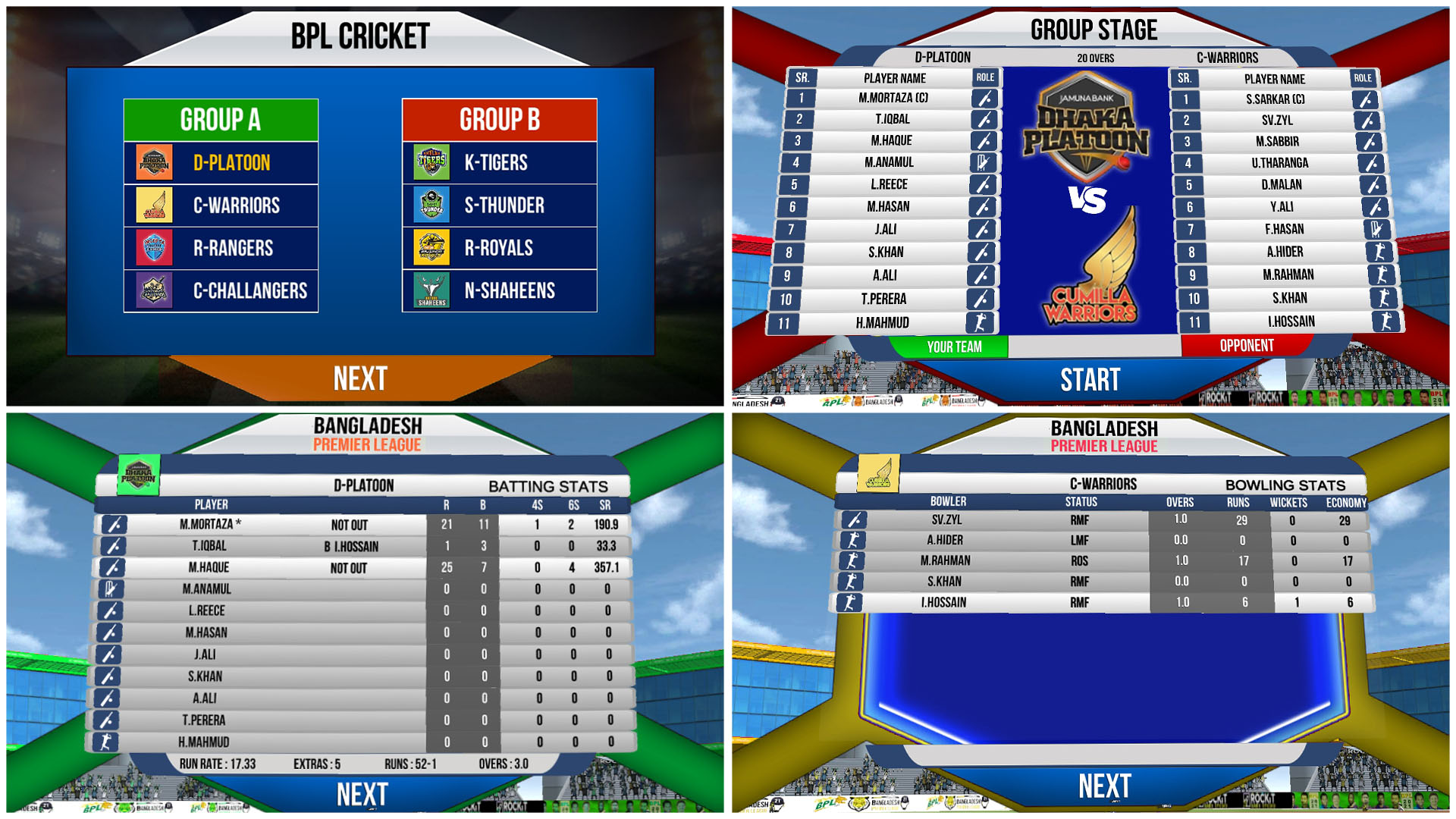
Task: Click the bowler icon next to I.HOSSAIN's stats row
Action: [852, 601]
